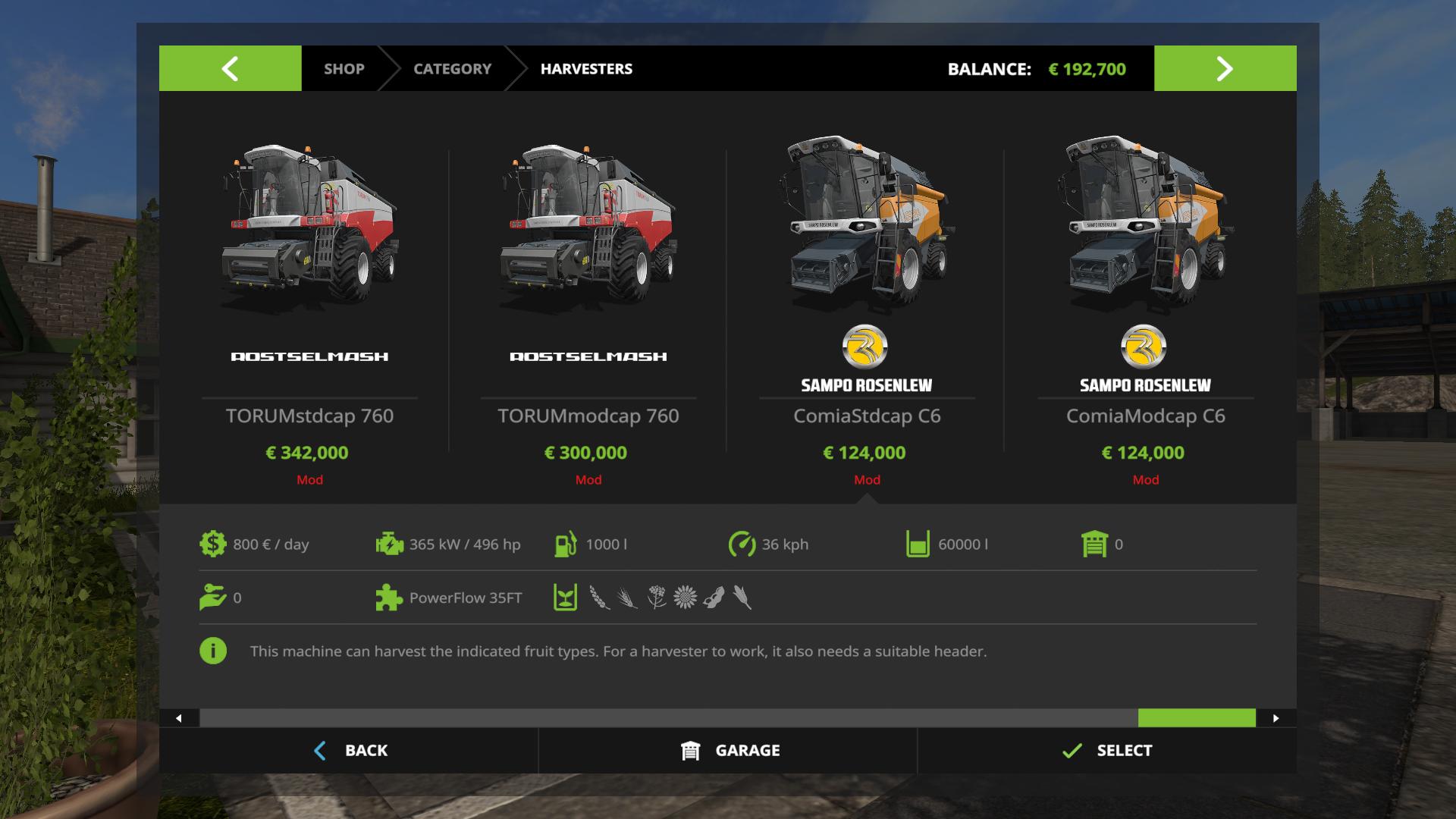Select the TORUMstdcap 760 harvester

pyautogui.click(x=309, y=303)
